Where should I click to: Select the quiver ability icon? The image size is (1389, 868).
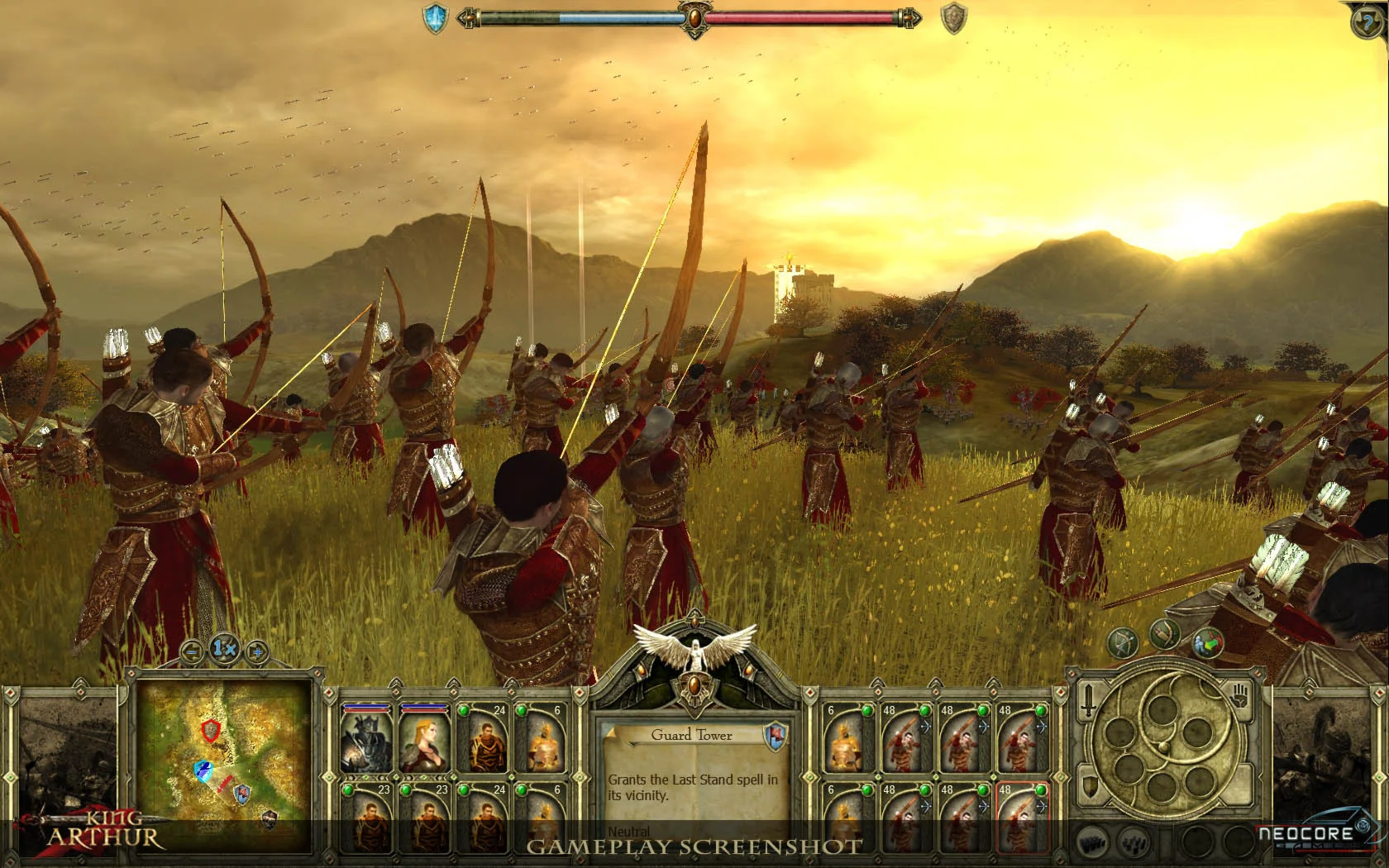pyautogui.click(x=1166, y=634)
